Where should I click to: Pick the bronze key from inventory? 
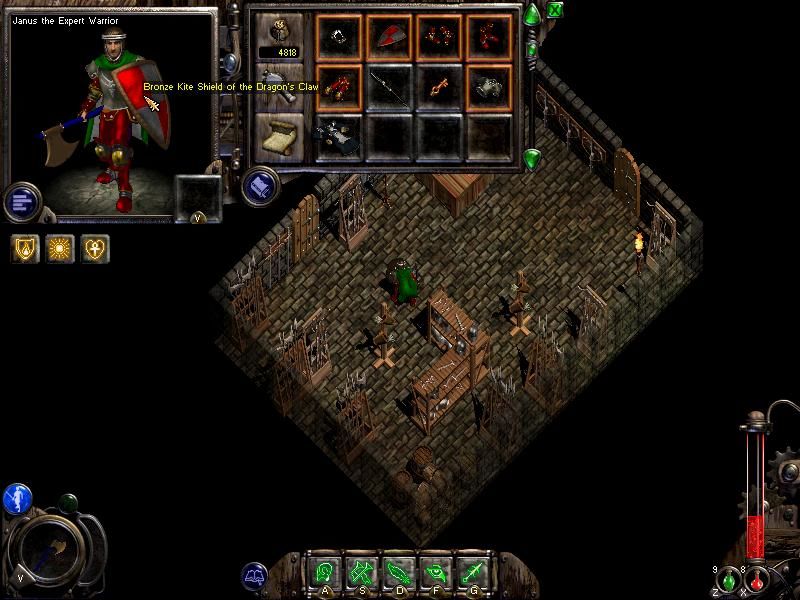(439, 88)
